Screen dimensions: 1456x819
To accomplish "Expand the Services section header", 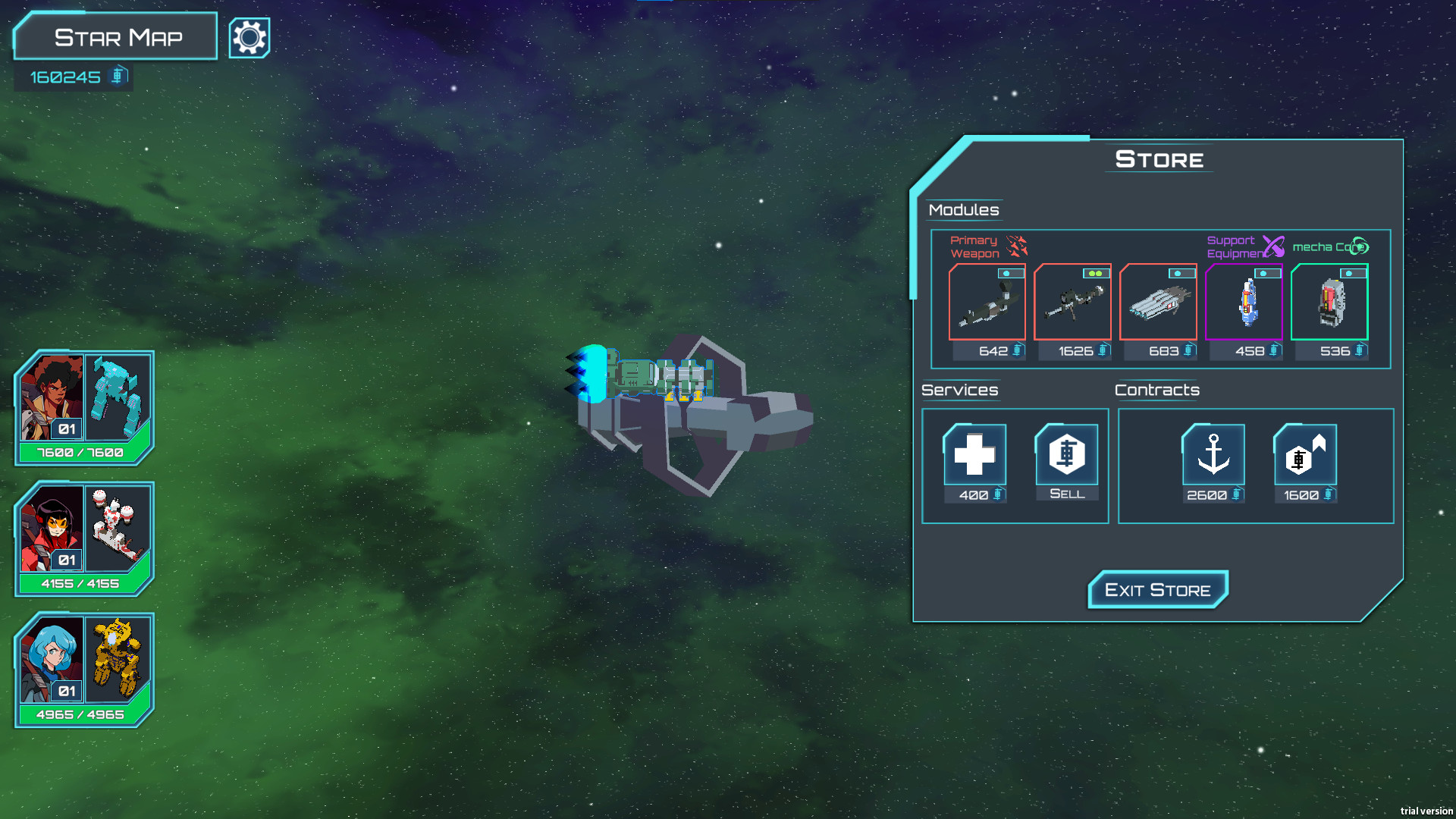I will coord(959,390).
